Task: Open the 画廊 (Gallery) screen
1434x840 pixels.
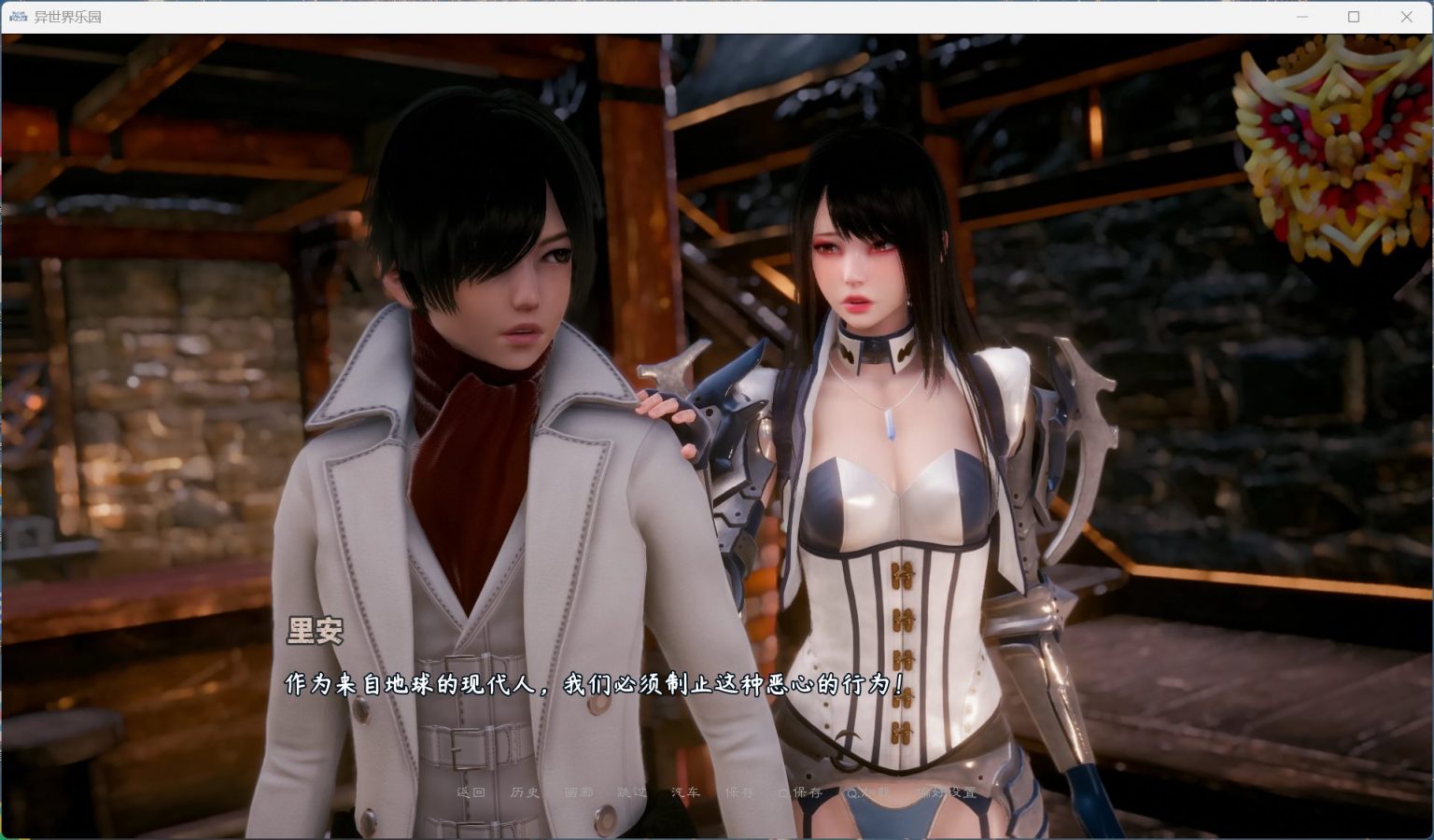Action: pyautogui.click(x=578, y=792)
